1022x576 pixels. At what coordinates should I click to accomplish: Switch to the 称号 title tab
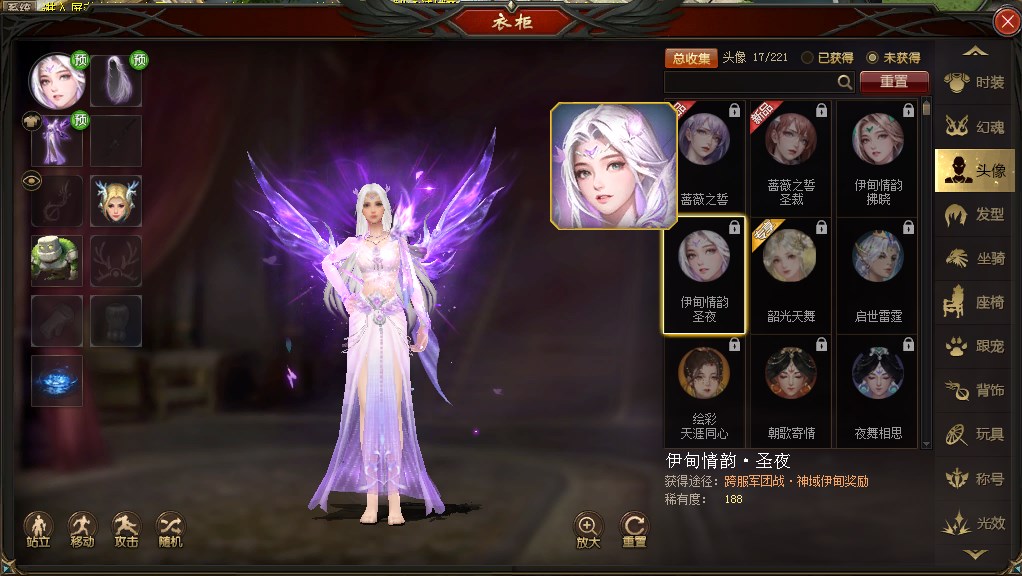tap(975, 479)
